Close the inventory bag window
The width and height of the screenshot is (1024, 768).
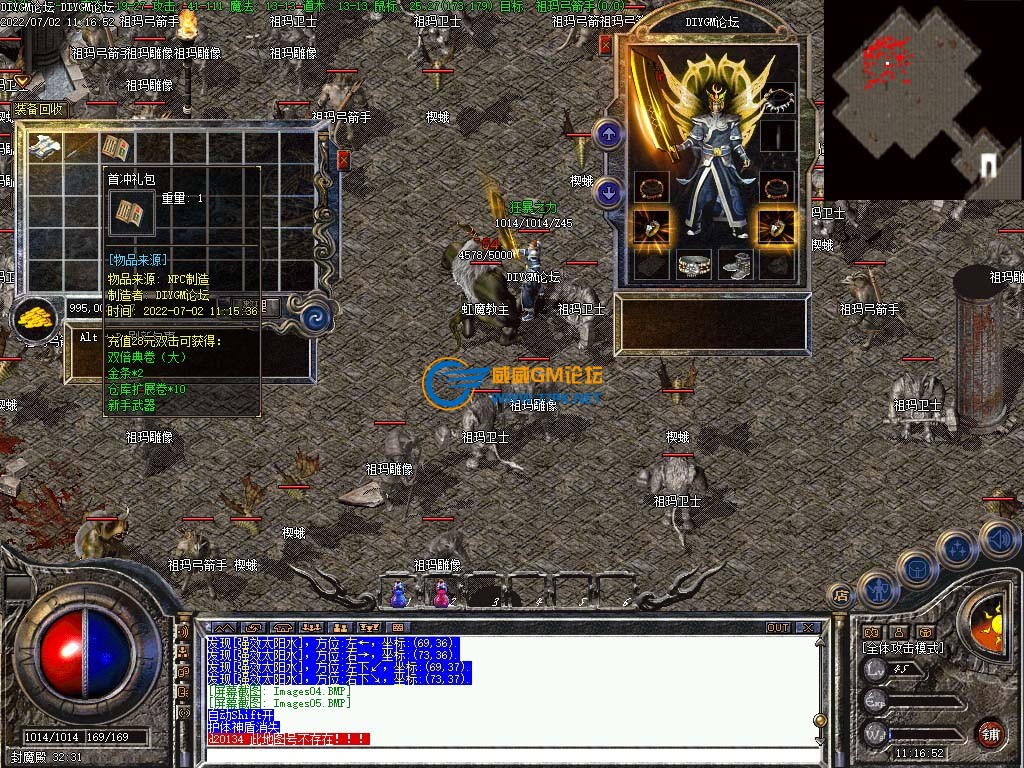point(343,160)
